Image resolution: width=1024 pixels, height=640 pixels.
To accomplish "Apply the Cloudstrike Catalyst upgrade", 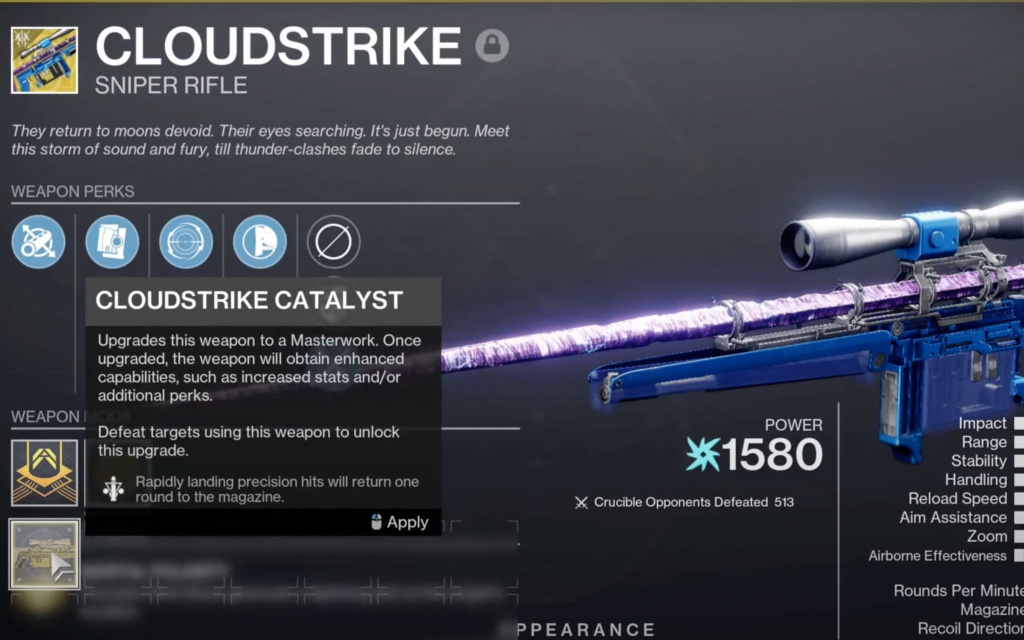I will (399, 522).
